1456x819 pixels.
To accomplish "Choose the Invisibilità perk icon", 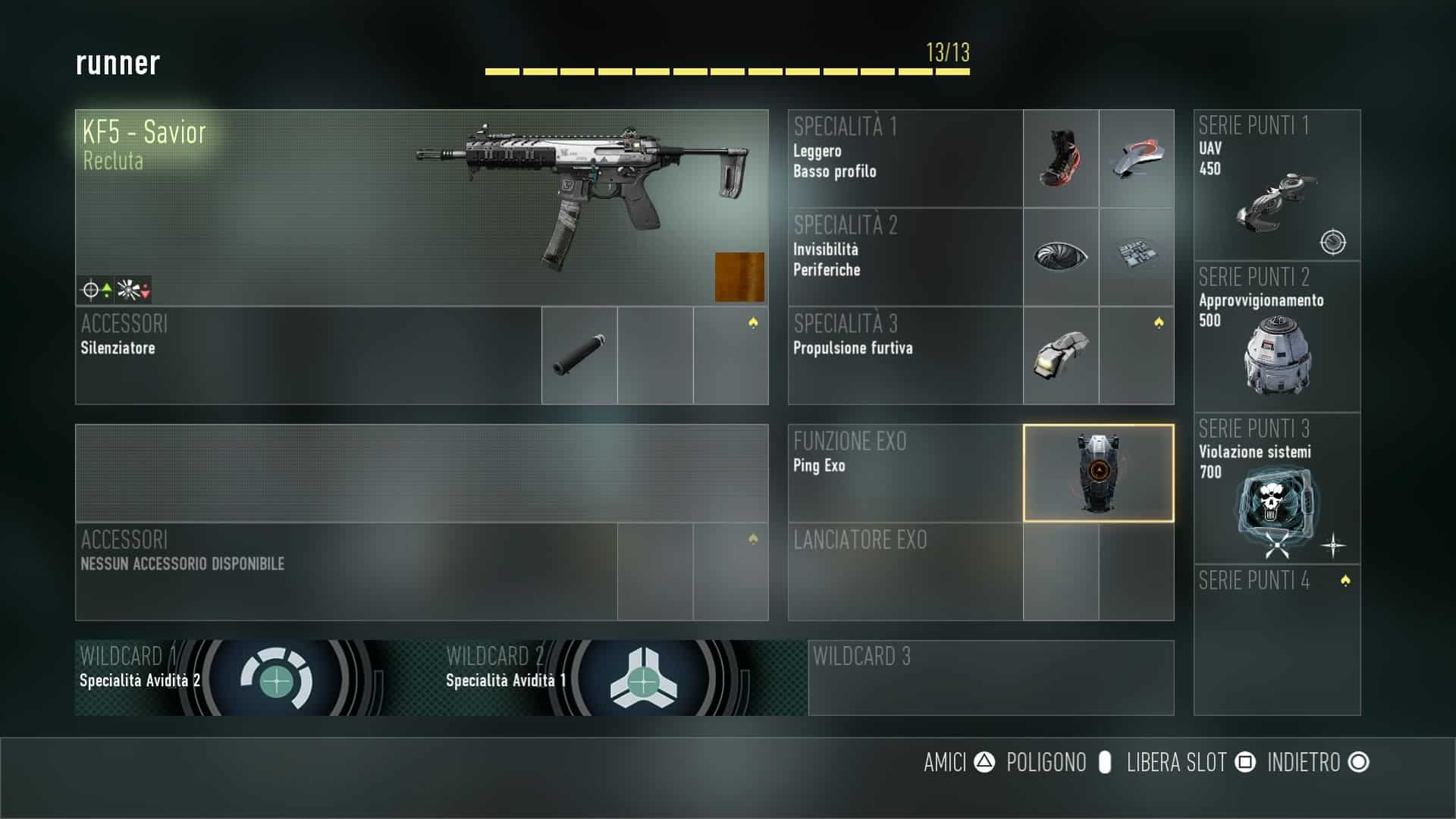I will coord(1060,256).
